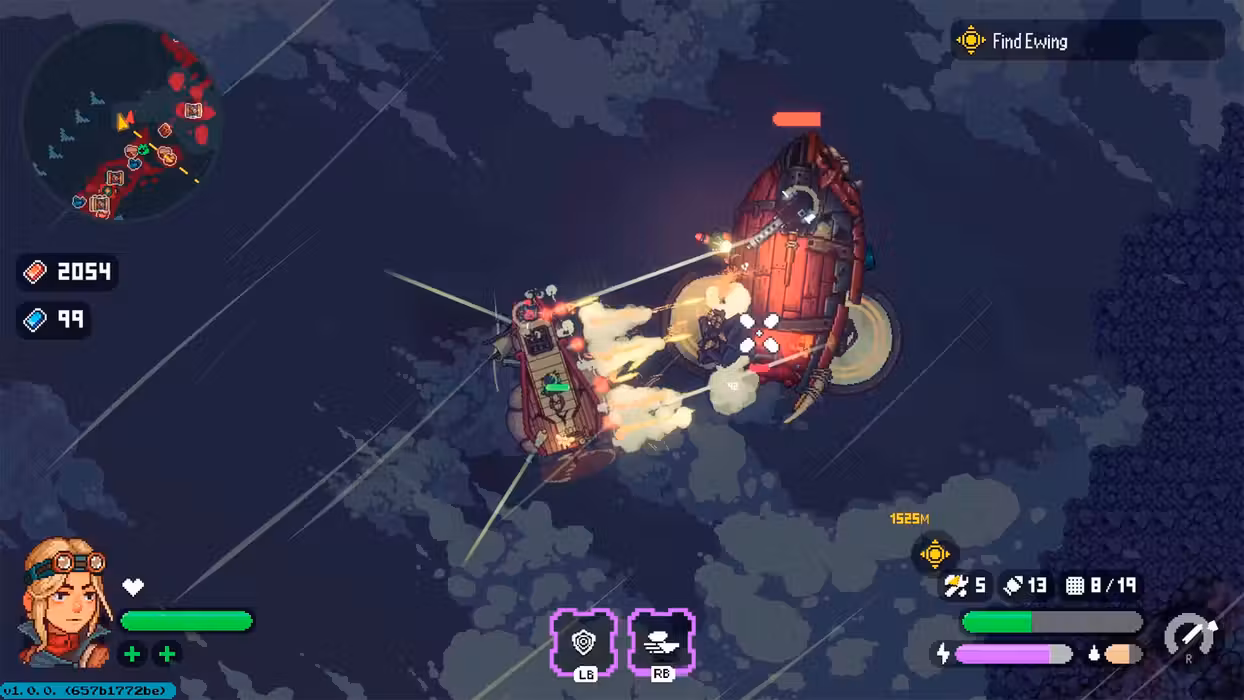This screenshot has width=1244, height=700.
Task: Click the speed gauge dial icon
Action: (x=1191, y=637)
